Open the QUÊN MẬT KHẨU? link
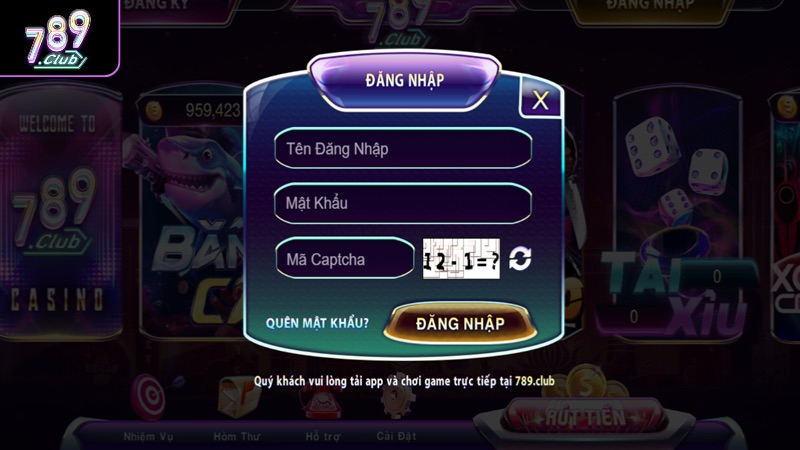 pos(317,323)
